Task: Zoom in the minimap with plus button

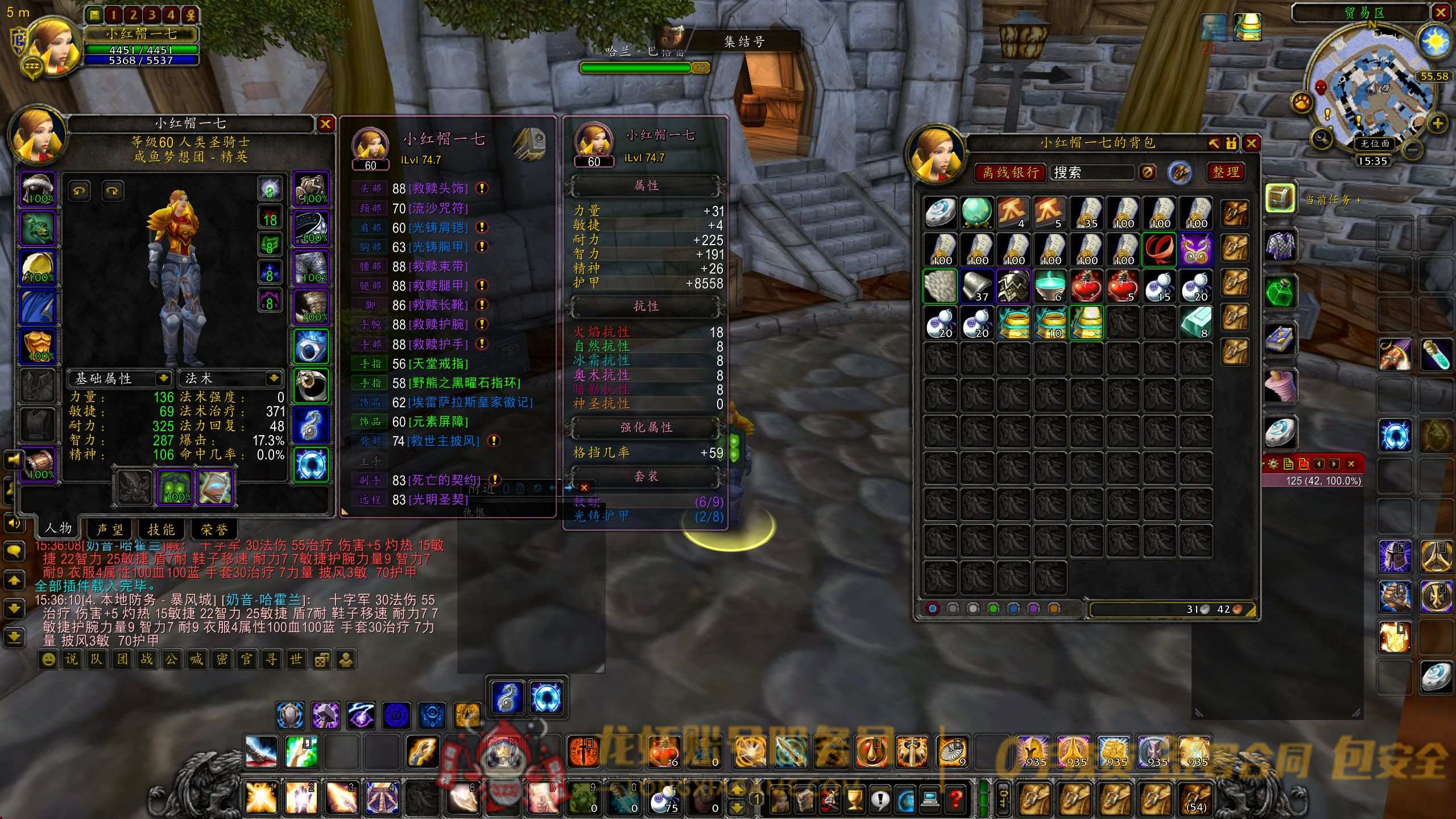Action: [x=1437, y=123]
